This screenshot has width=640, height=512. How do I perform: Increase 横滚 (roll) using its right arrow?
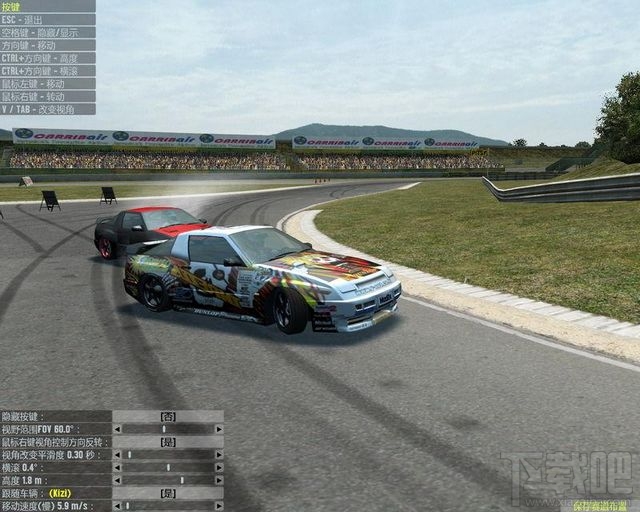[x=219, y=467]
